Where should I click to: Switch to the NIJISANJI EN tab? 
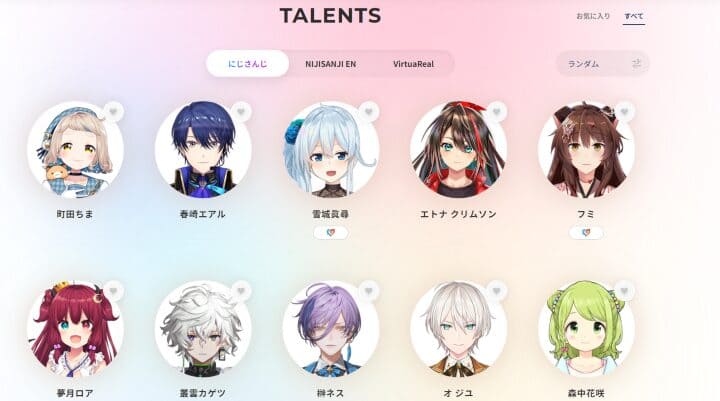coord(329,64)
